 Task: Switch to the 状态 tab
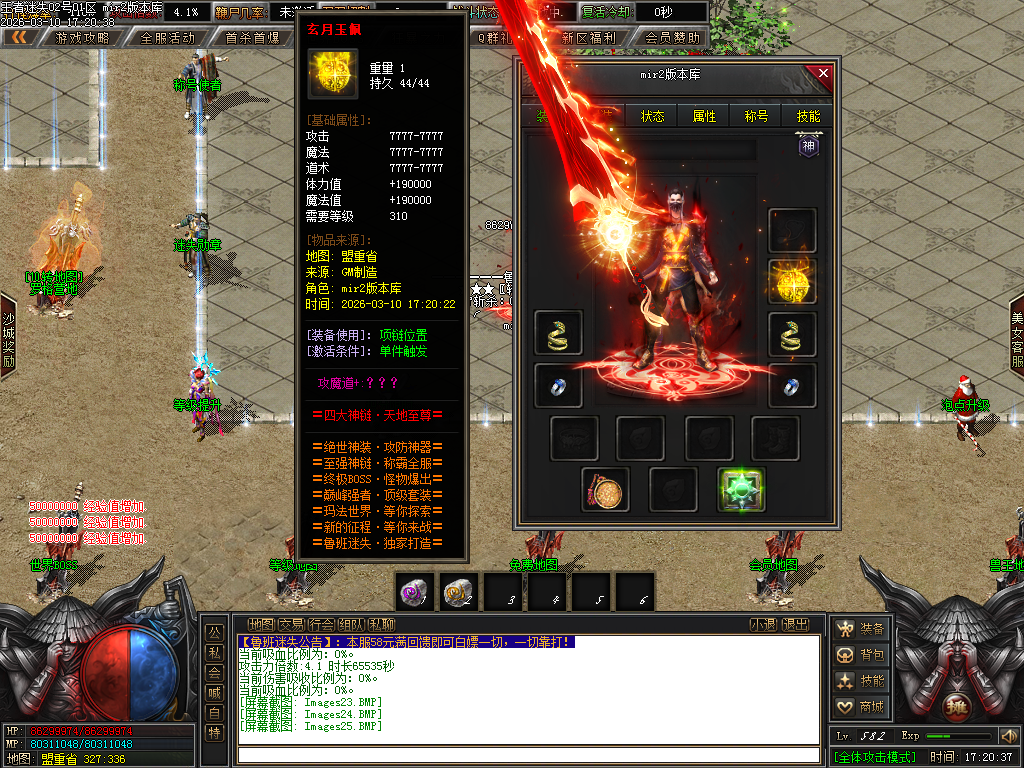click(x=653, y=116)
